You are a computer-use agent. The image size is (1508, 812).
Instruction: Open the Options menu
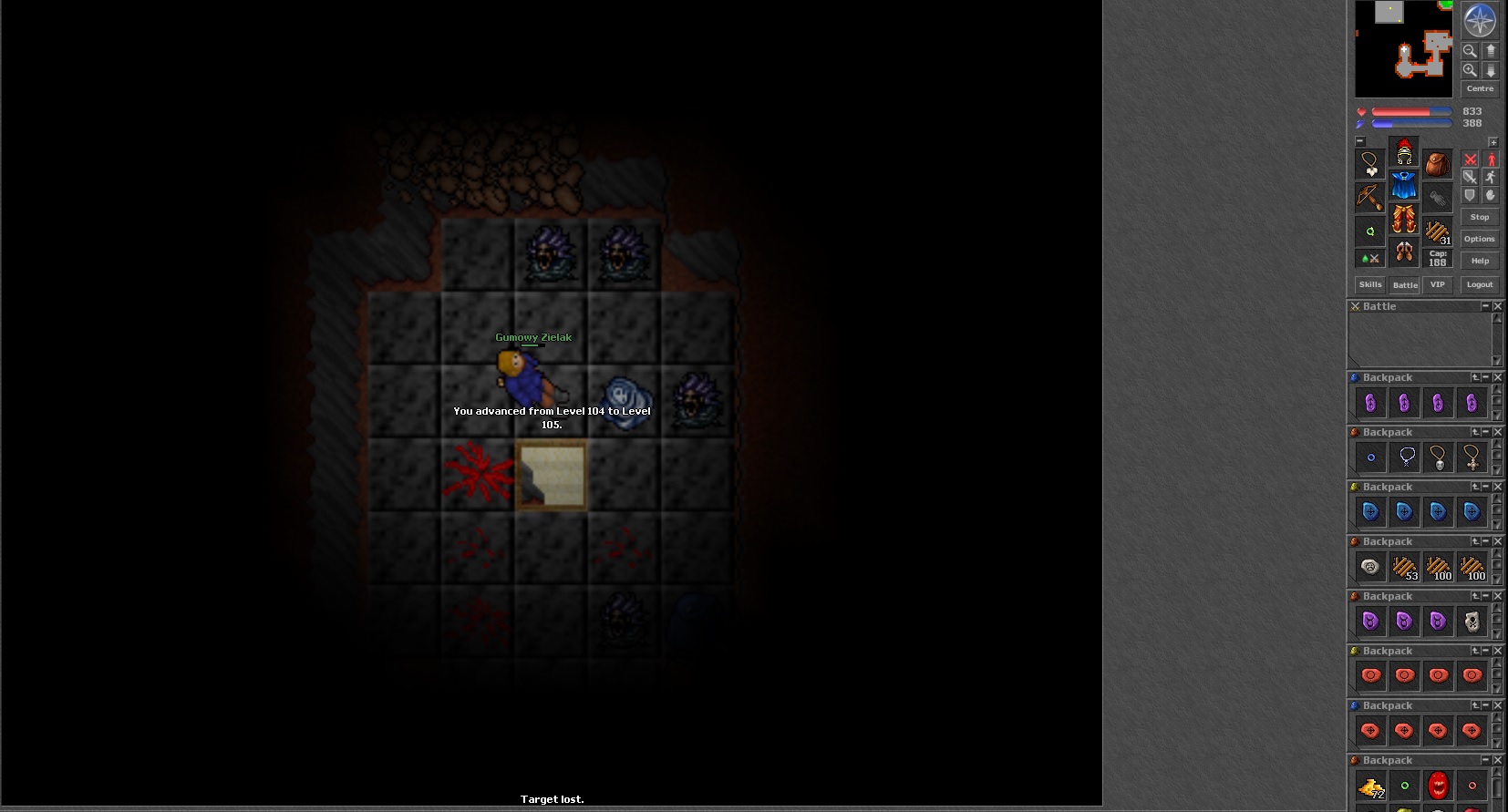click(x=1479, y=239)
